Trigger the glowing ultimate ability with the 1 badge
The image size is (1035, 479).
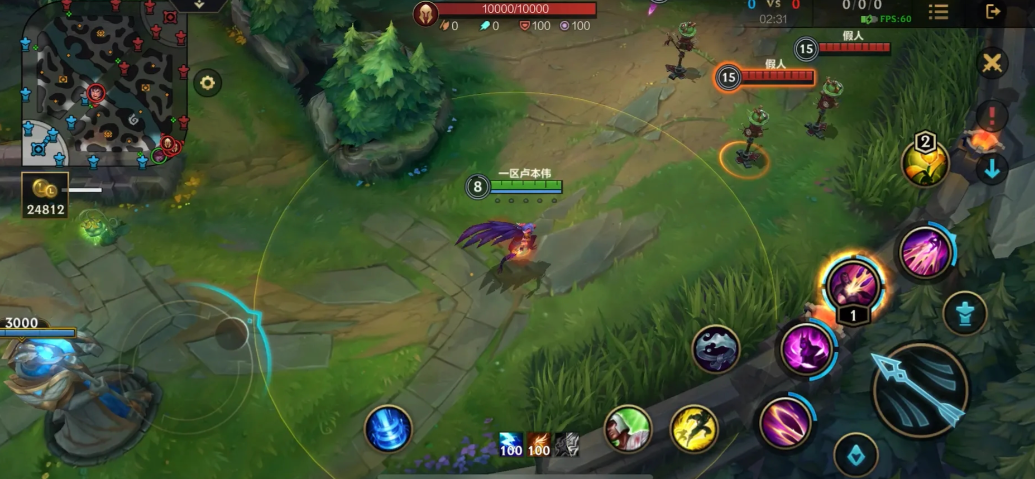click(x=852, y=284)
